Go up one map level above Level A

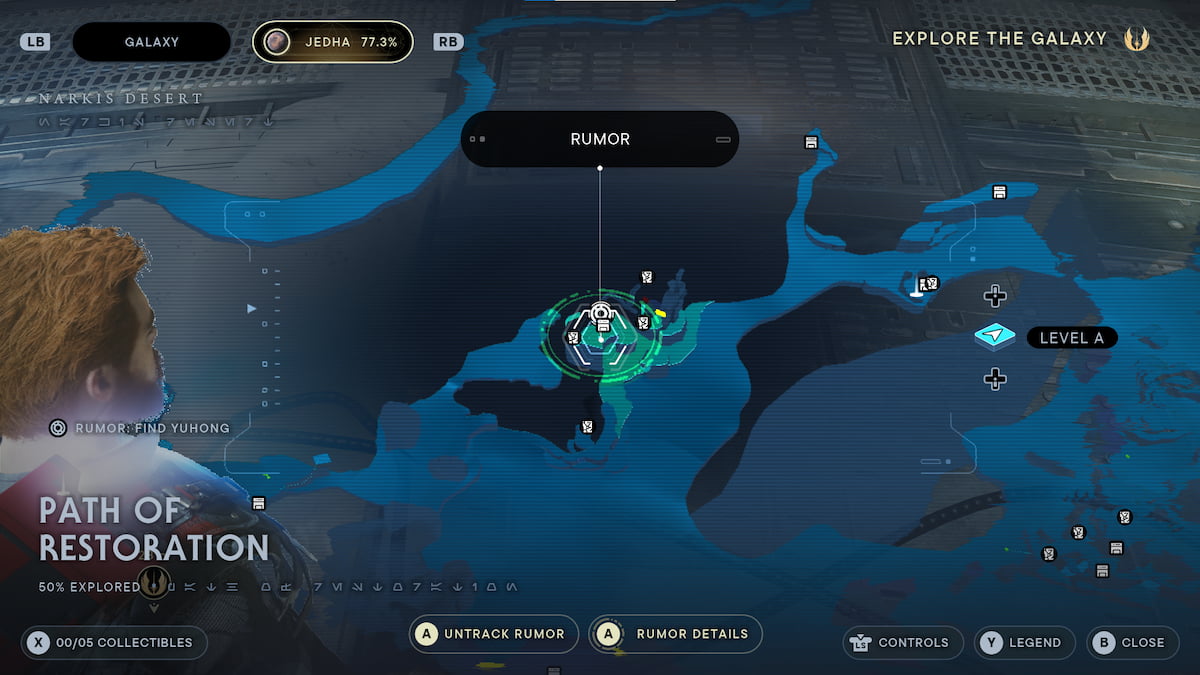coord(994,296)
